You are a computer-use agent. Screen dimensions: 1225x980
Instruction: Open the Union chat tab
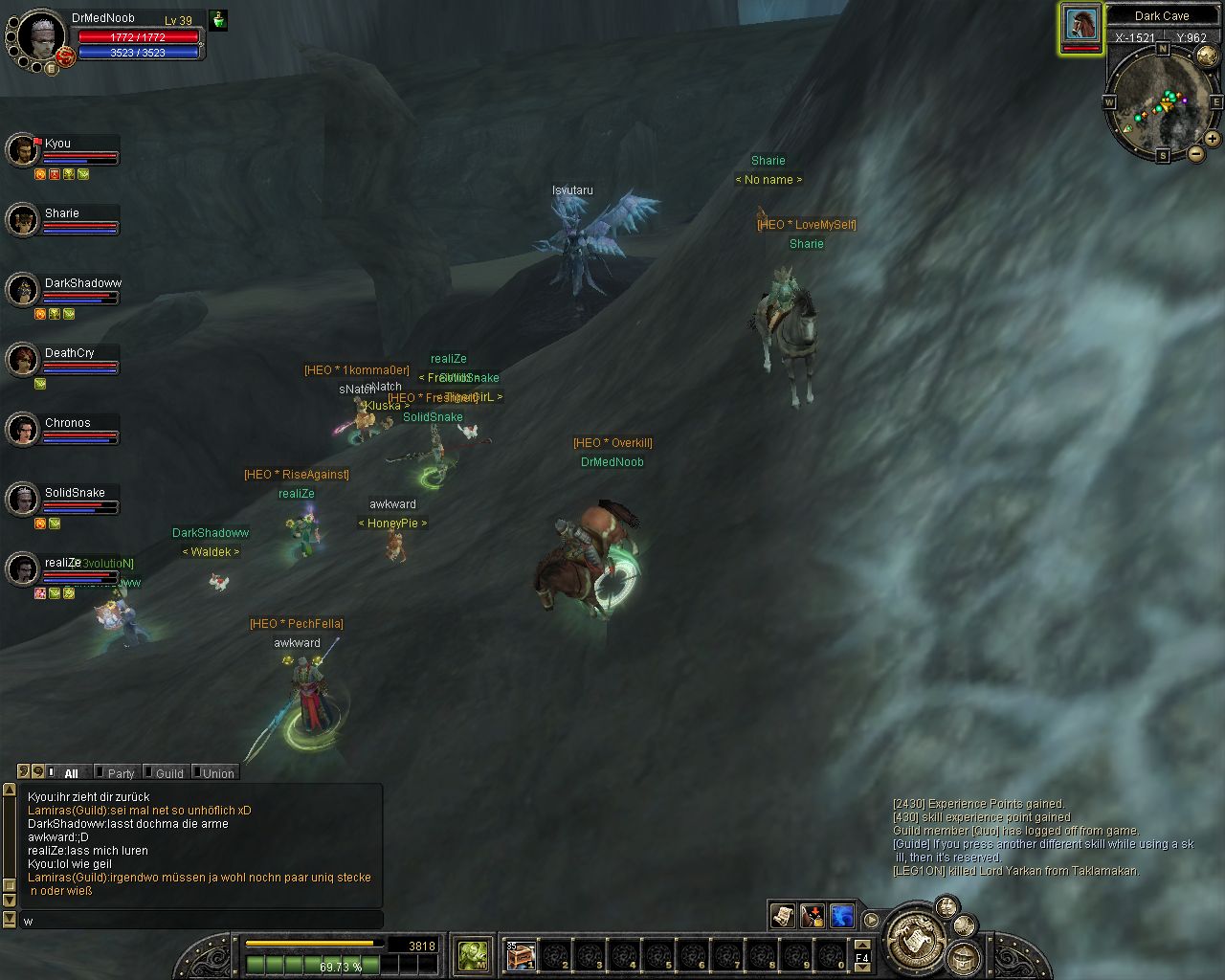pyautogui.click(x=217, y=773)
